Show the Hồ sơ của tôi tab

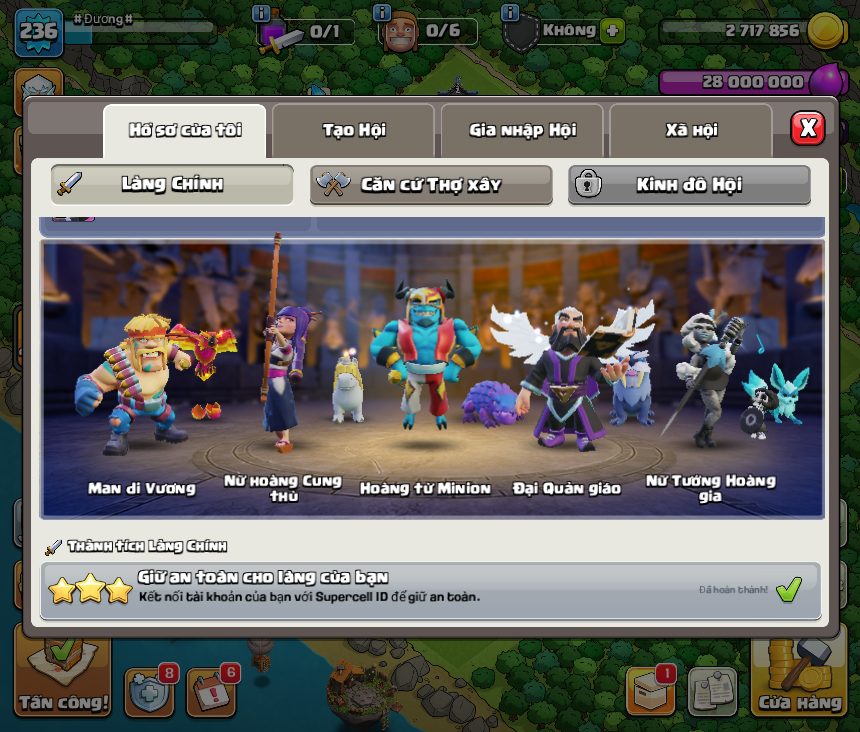[185, 130]
